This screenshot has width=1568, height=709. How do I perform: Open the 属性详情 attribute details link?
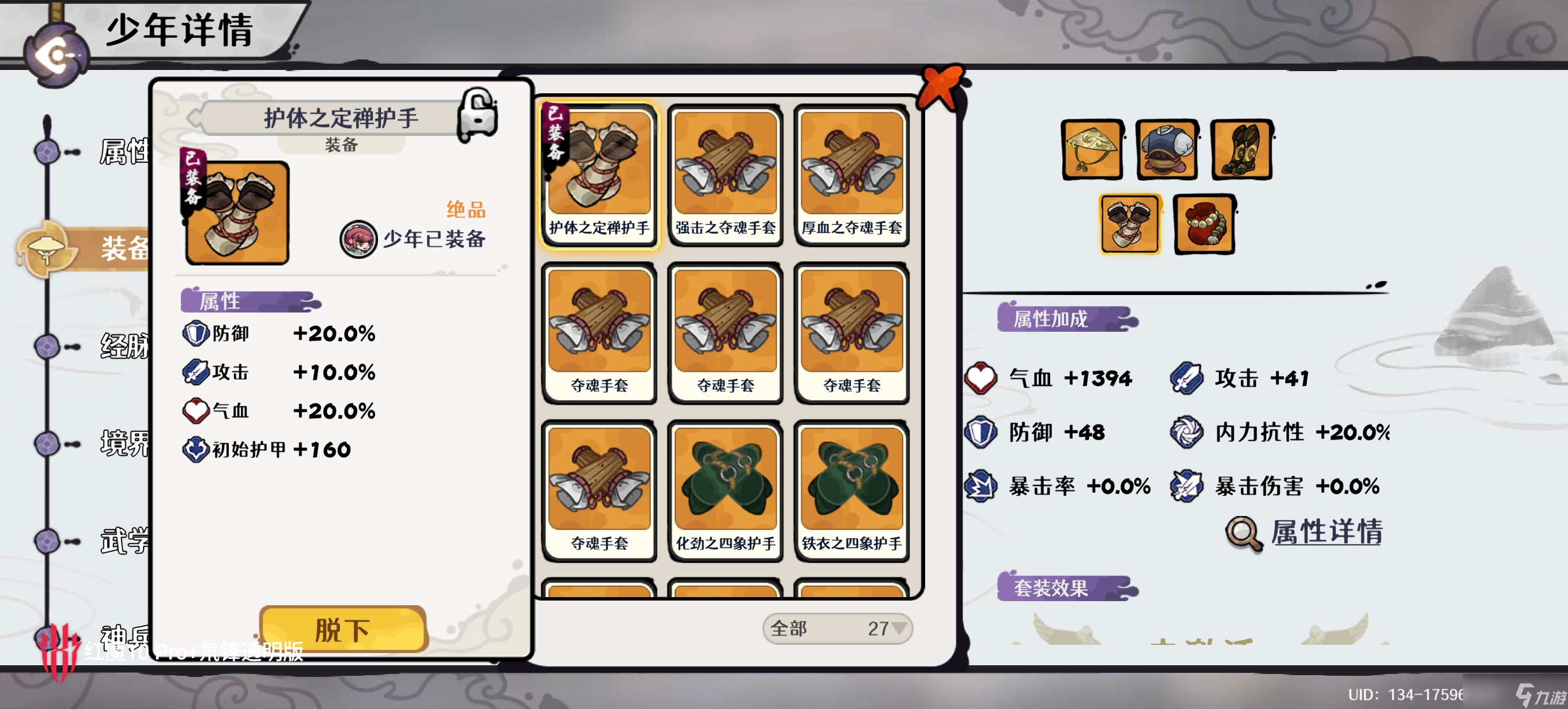click(1325, 532)
